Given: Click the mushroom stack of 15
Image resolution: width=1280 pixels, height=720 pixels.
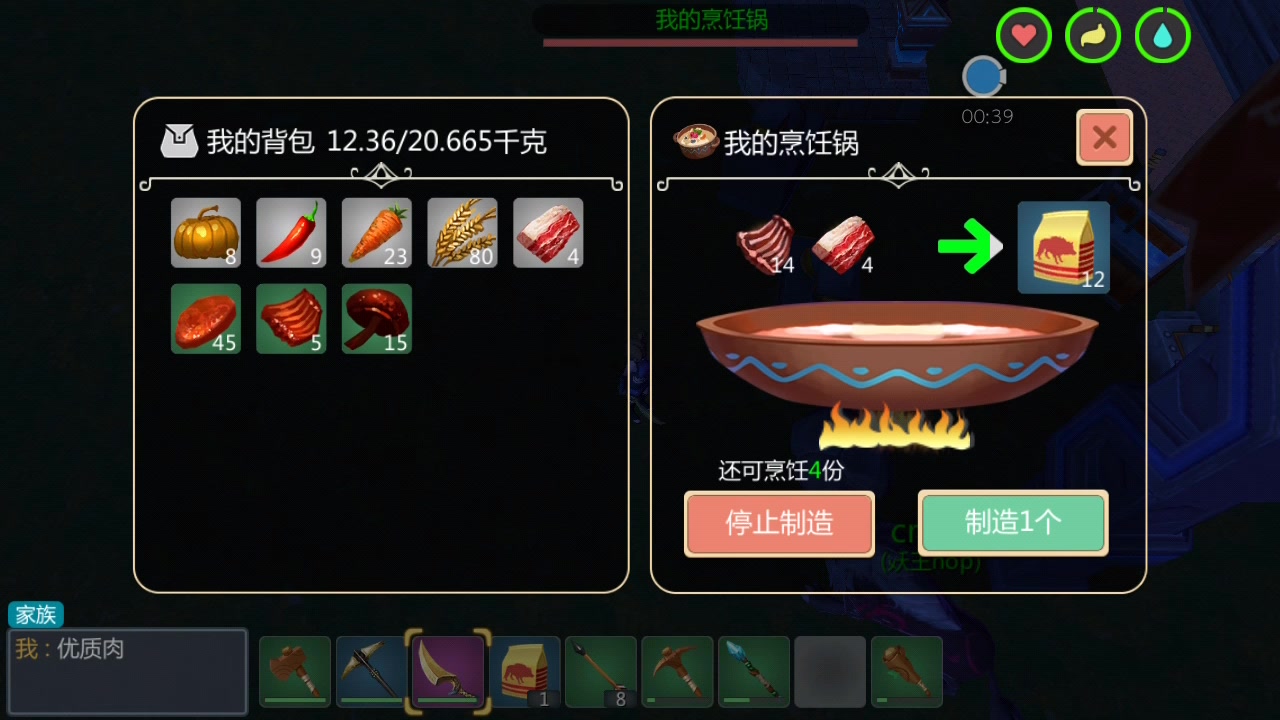Looking at the screenshot, I should (377, 319).
